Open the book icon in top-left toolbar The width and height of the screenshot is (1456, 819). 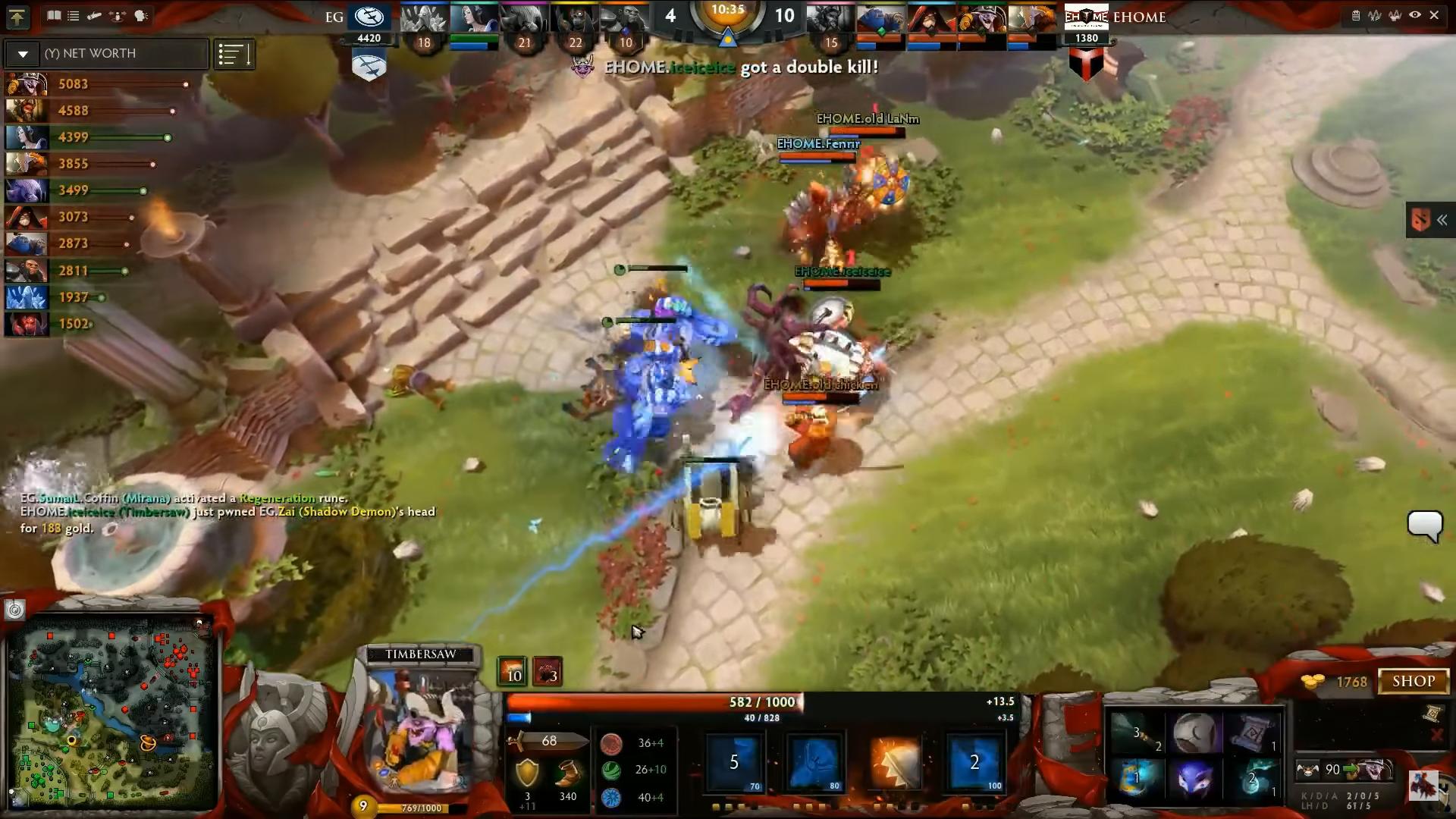(54, 15)
